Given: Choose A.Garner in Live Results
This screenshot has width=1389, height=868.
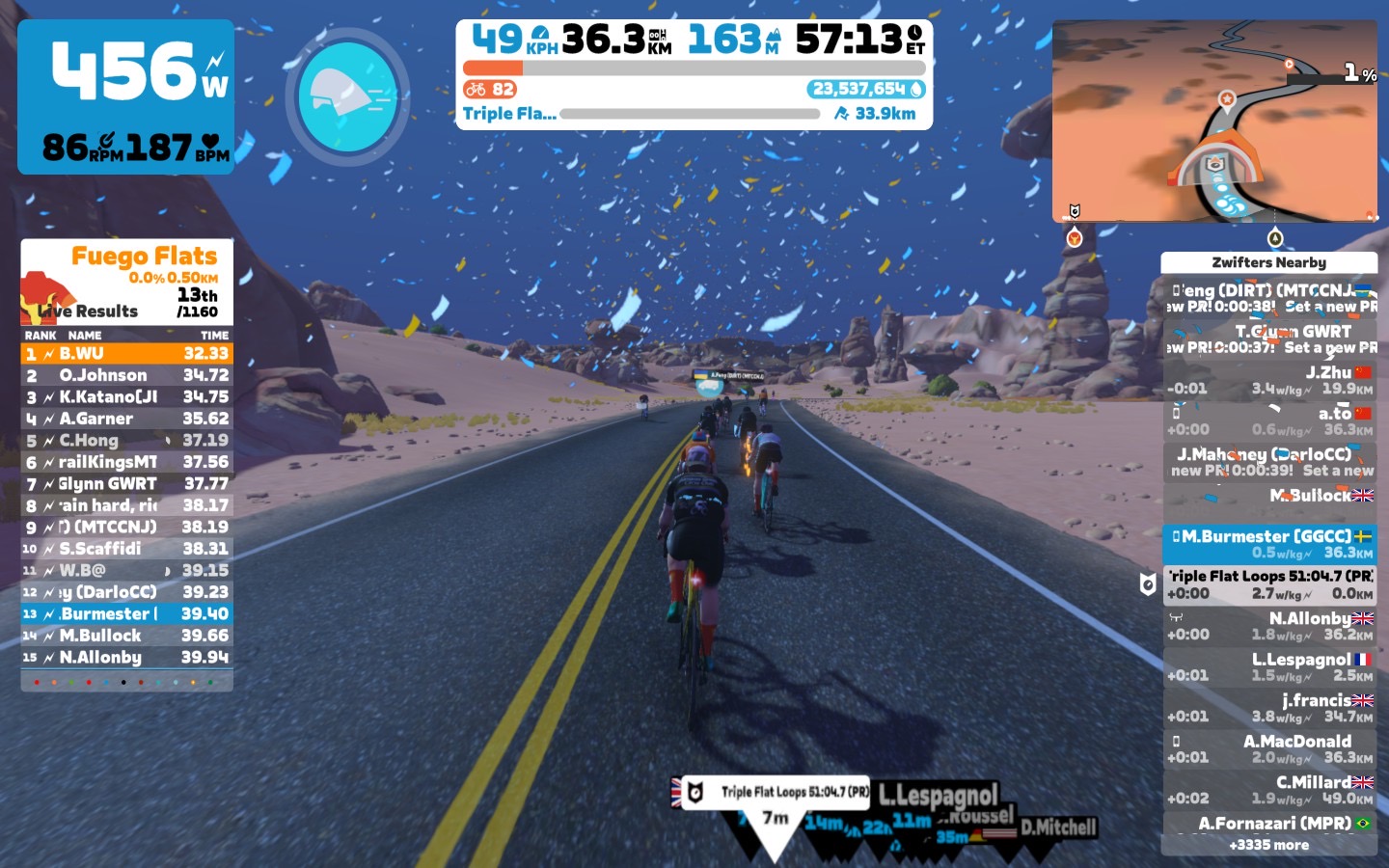Looking at the screenshot, I should [127, 419].
